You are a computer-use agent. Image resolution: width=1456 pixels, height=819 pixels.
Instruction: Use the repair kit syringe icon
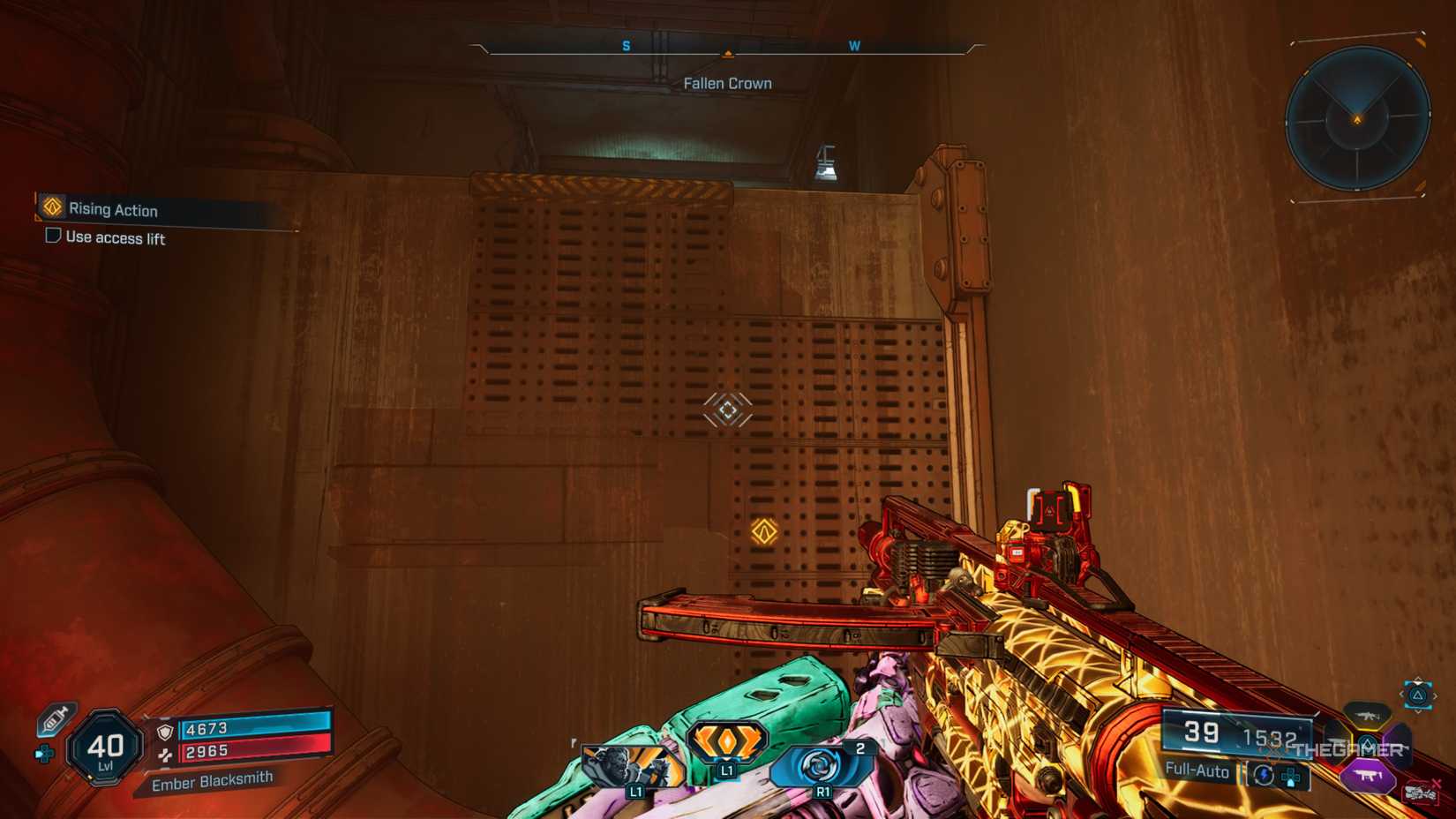56,719
